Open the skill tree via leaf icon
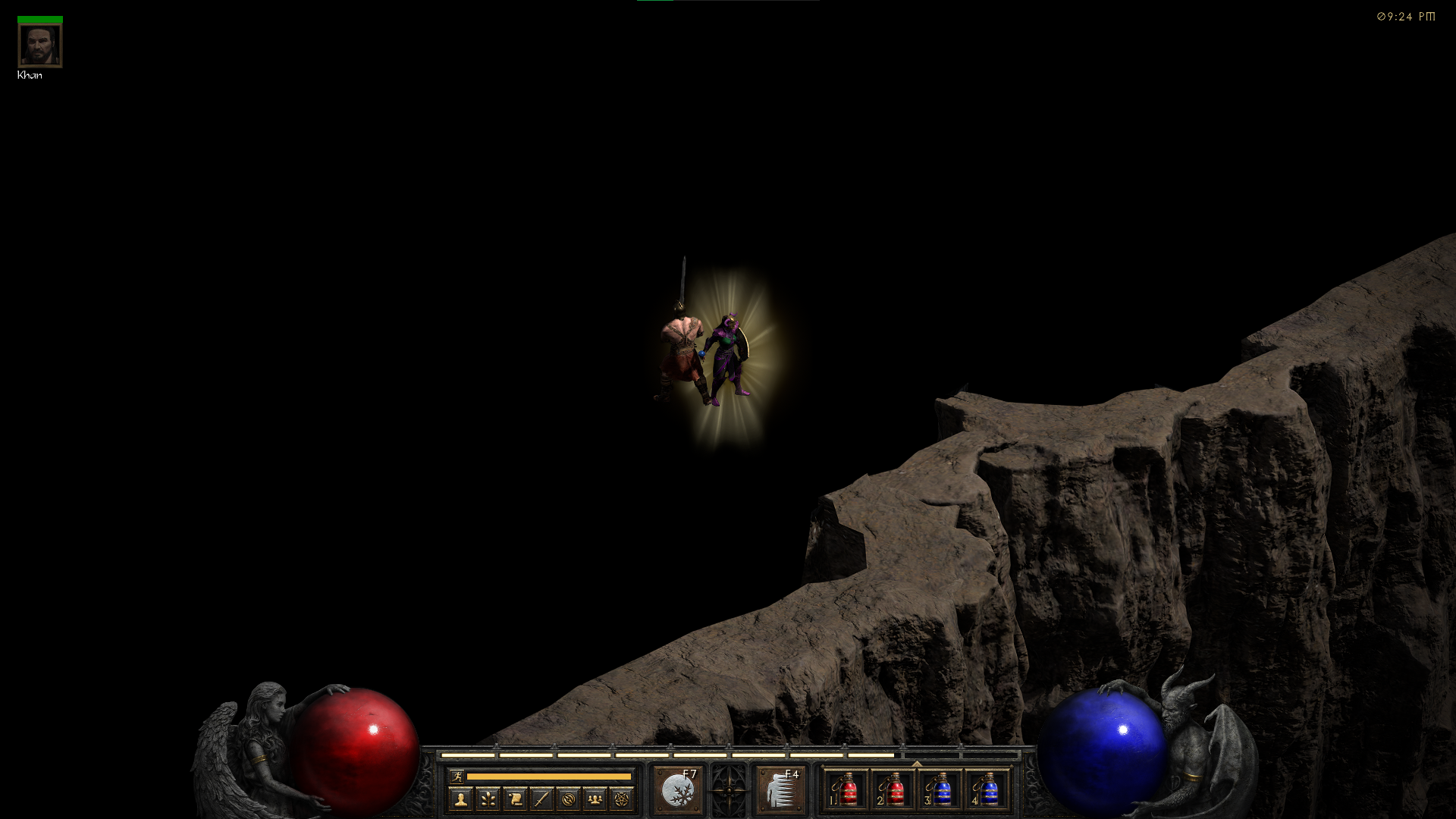The width and height of the screenshot is (1456, 819). tap(488, 800)
